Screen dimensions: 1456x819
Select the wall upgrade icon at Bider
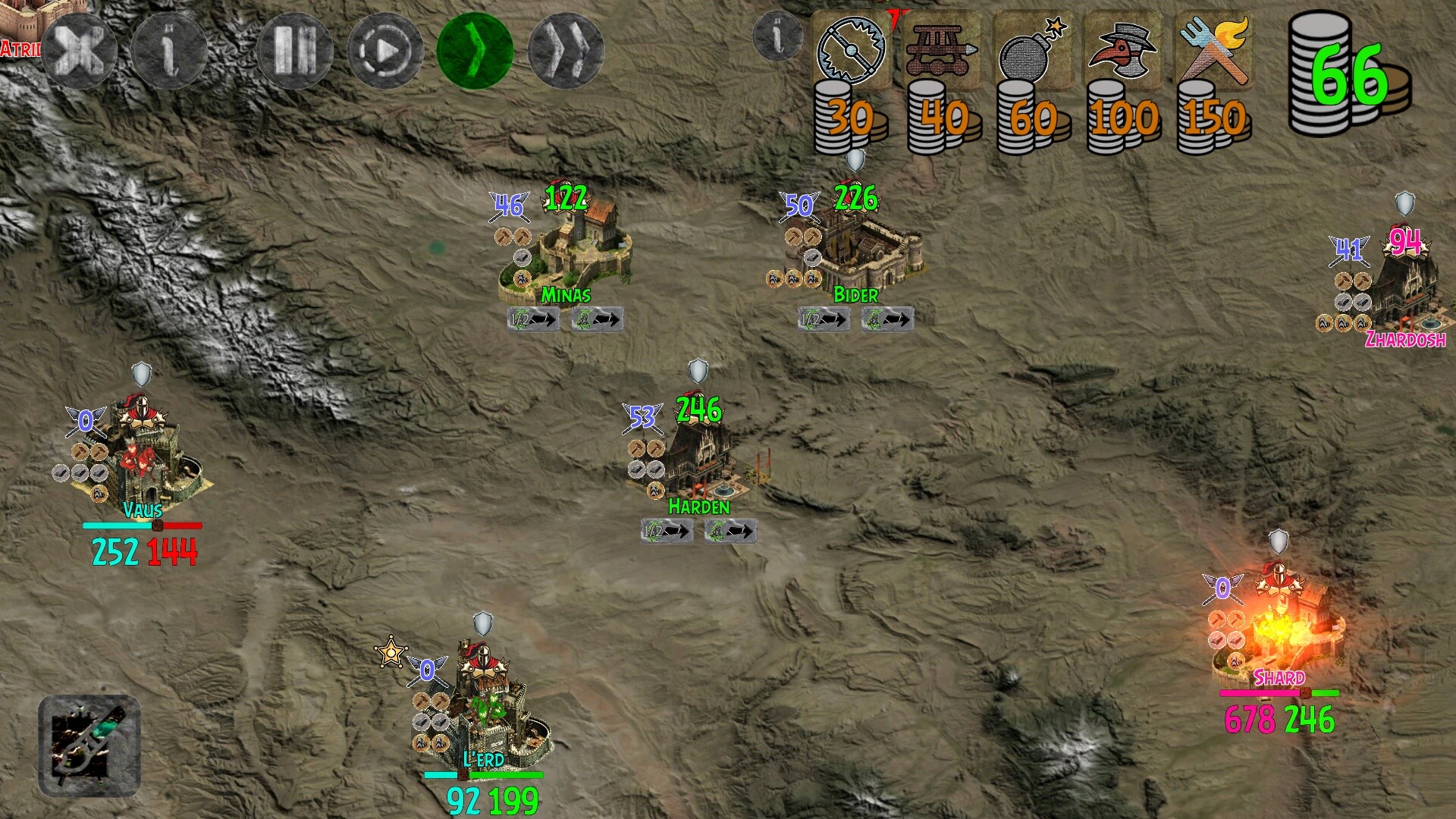[x=812, y=258]
